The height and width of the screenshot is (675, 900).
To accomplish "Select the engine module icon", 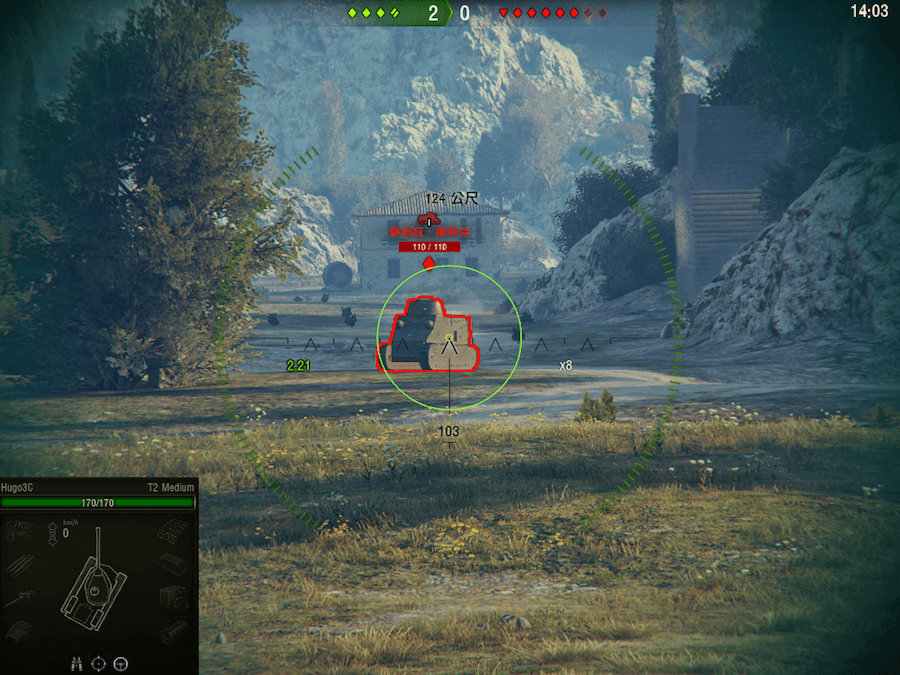I will [x=20, y=531].
